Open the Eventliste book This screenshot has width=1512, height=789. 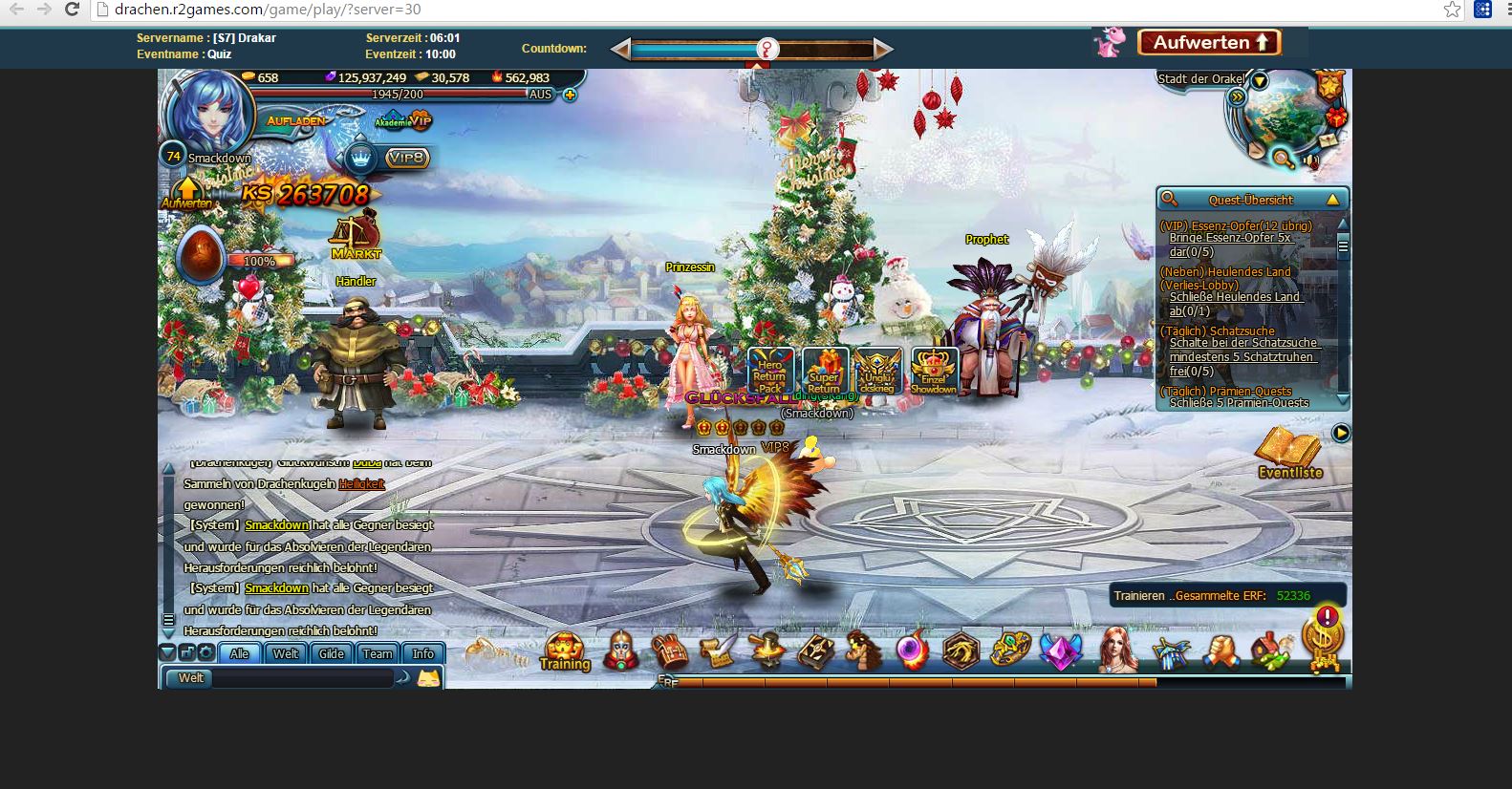coord(1289,452)
